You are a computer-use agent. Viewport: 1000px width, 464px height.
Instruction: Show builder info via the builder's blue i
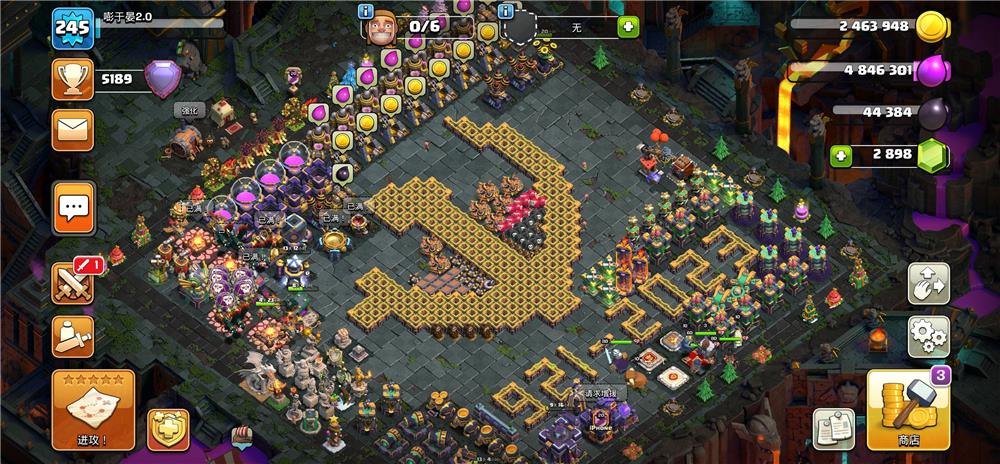click(x=366, y=11)
